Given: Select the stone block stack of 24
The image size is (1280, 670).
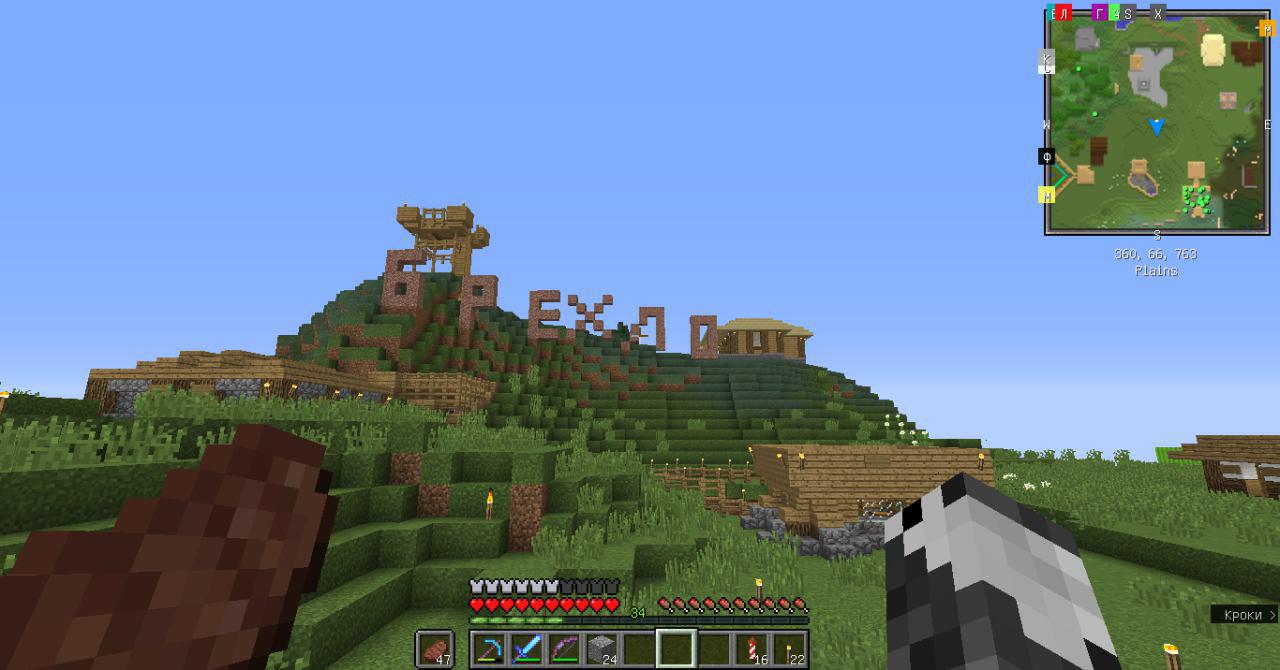Looking at the screenshot, I should tap(601, 649).
